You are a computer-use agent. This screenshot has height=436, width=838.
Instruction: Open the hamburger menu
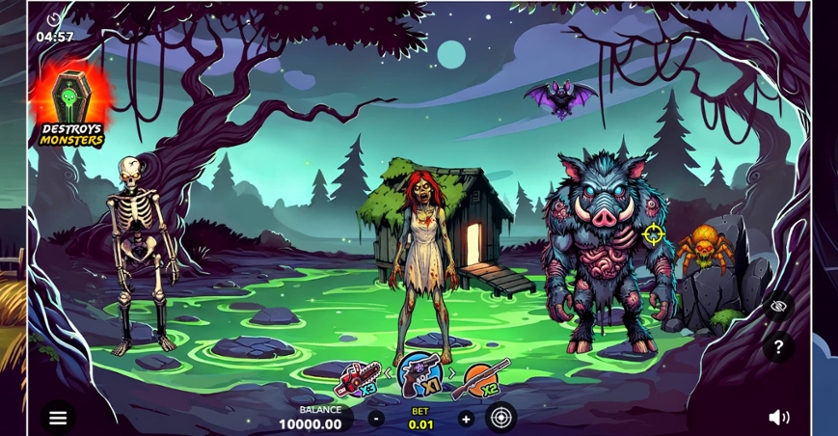(x=58, y=418)
